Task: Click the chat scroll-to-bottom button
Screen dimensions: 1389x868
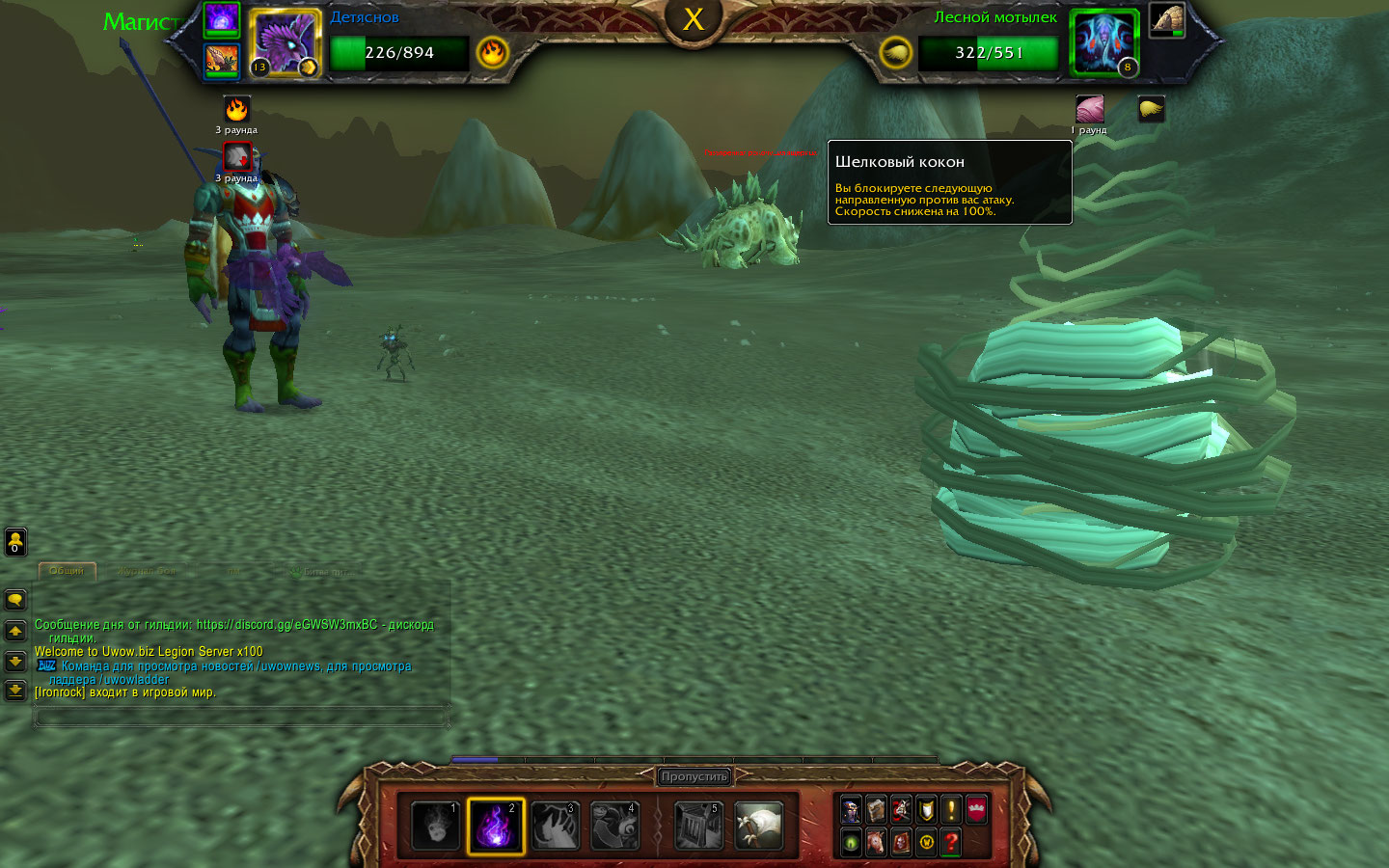Action: pos(15,691)
